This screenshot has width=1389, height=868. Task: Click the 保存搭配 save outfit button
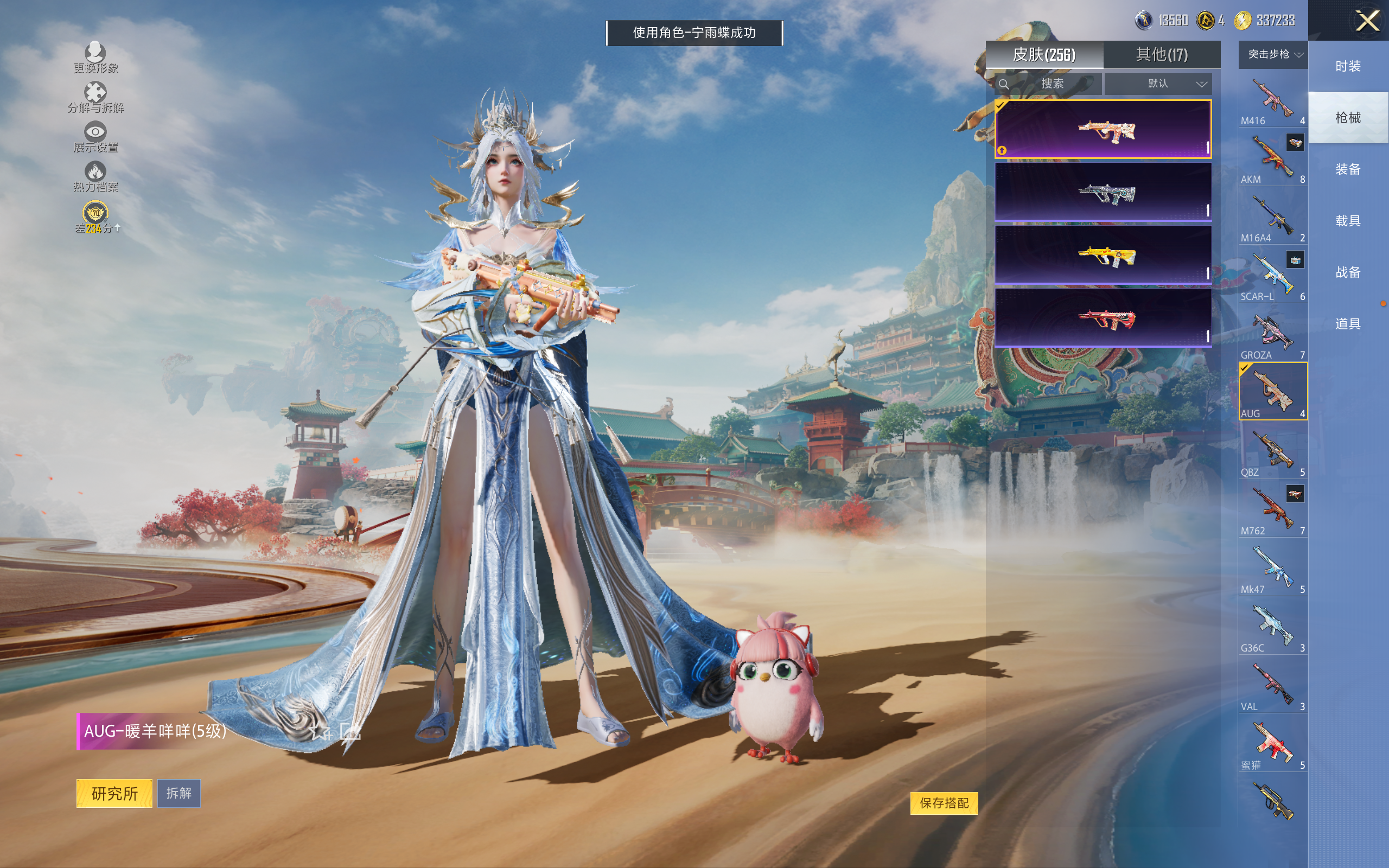pyautogui.click(x=944, y=802)
